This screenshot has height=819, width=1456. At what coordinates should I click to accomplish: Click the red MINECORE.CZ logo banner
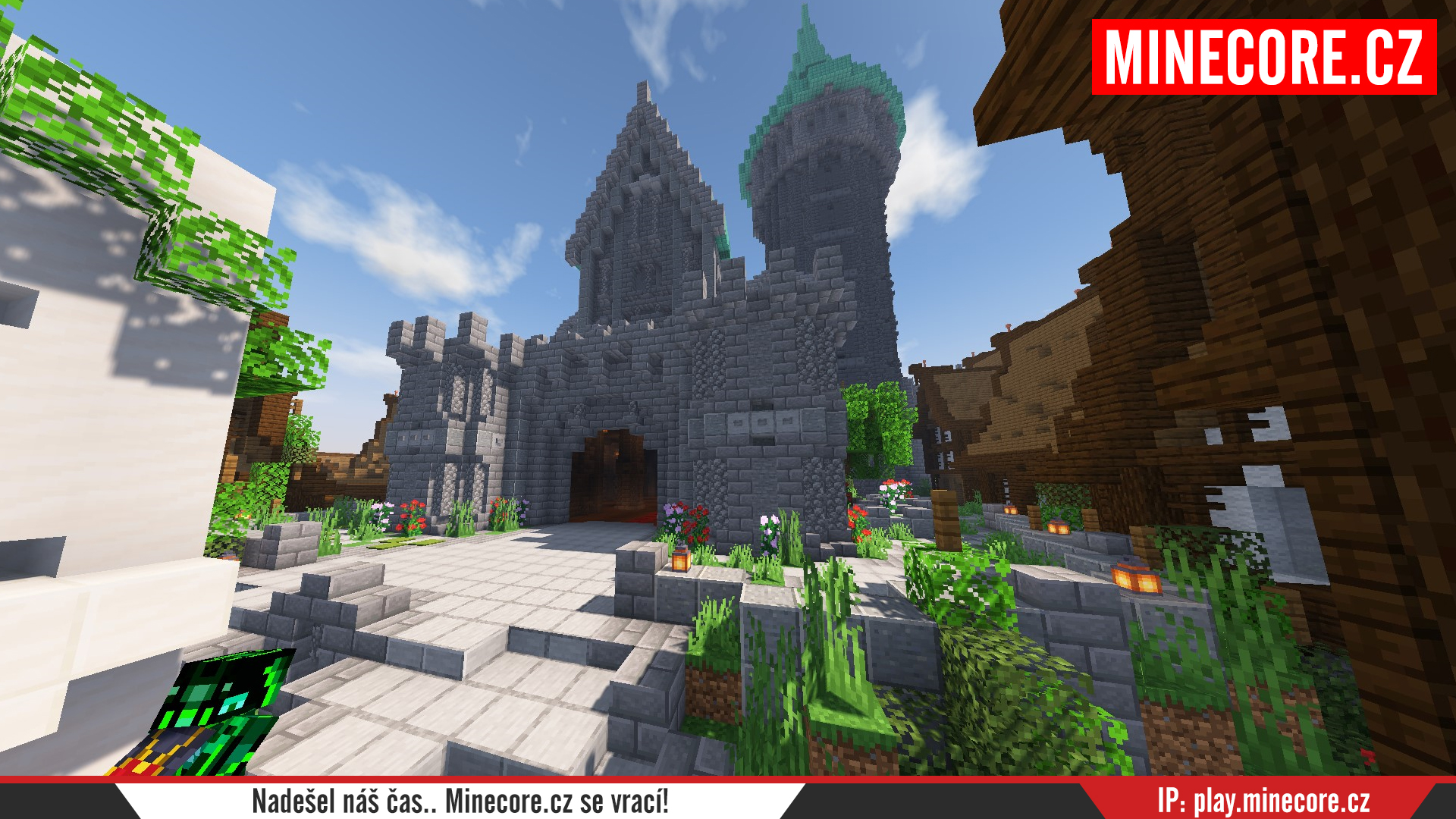pyautogui.click(x=1263, y=57)
